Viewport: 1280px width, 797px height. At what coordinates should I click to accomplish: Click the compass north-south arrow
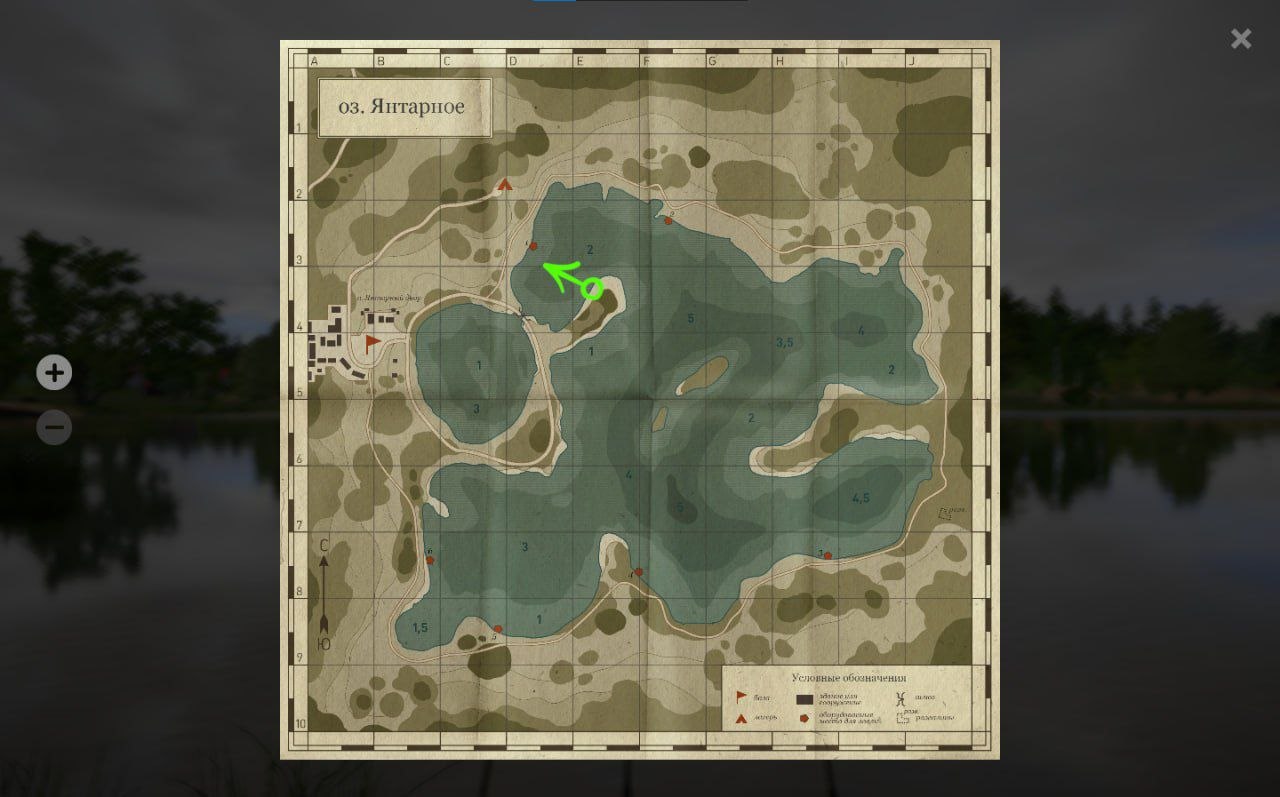coord(322,595)
